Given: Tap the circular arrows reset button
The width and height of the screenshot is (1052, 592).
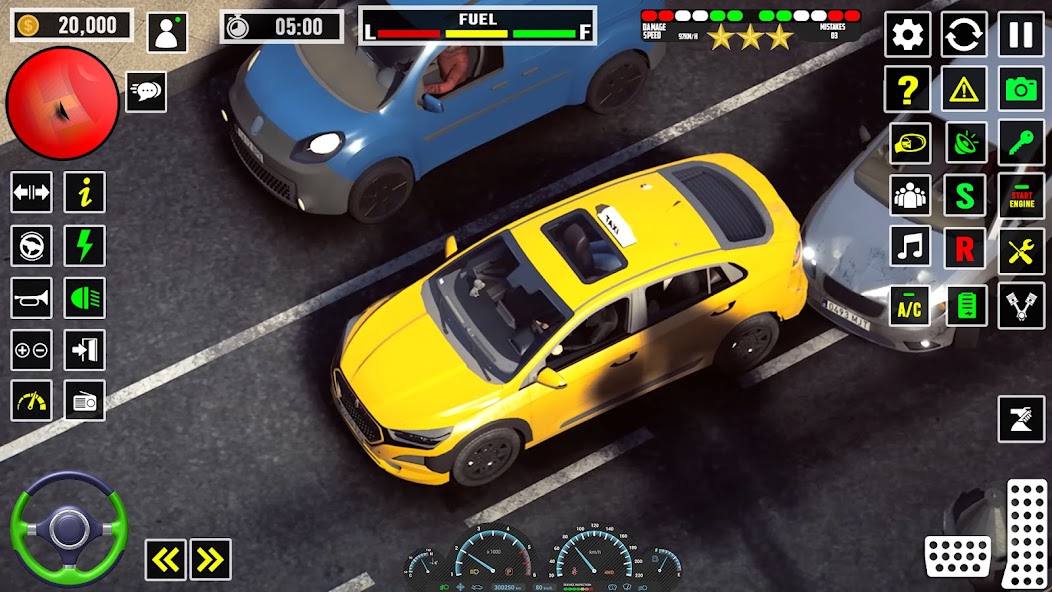Looking at the screenshot, I should [964, 35].
